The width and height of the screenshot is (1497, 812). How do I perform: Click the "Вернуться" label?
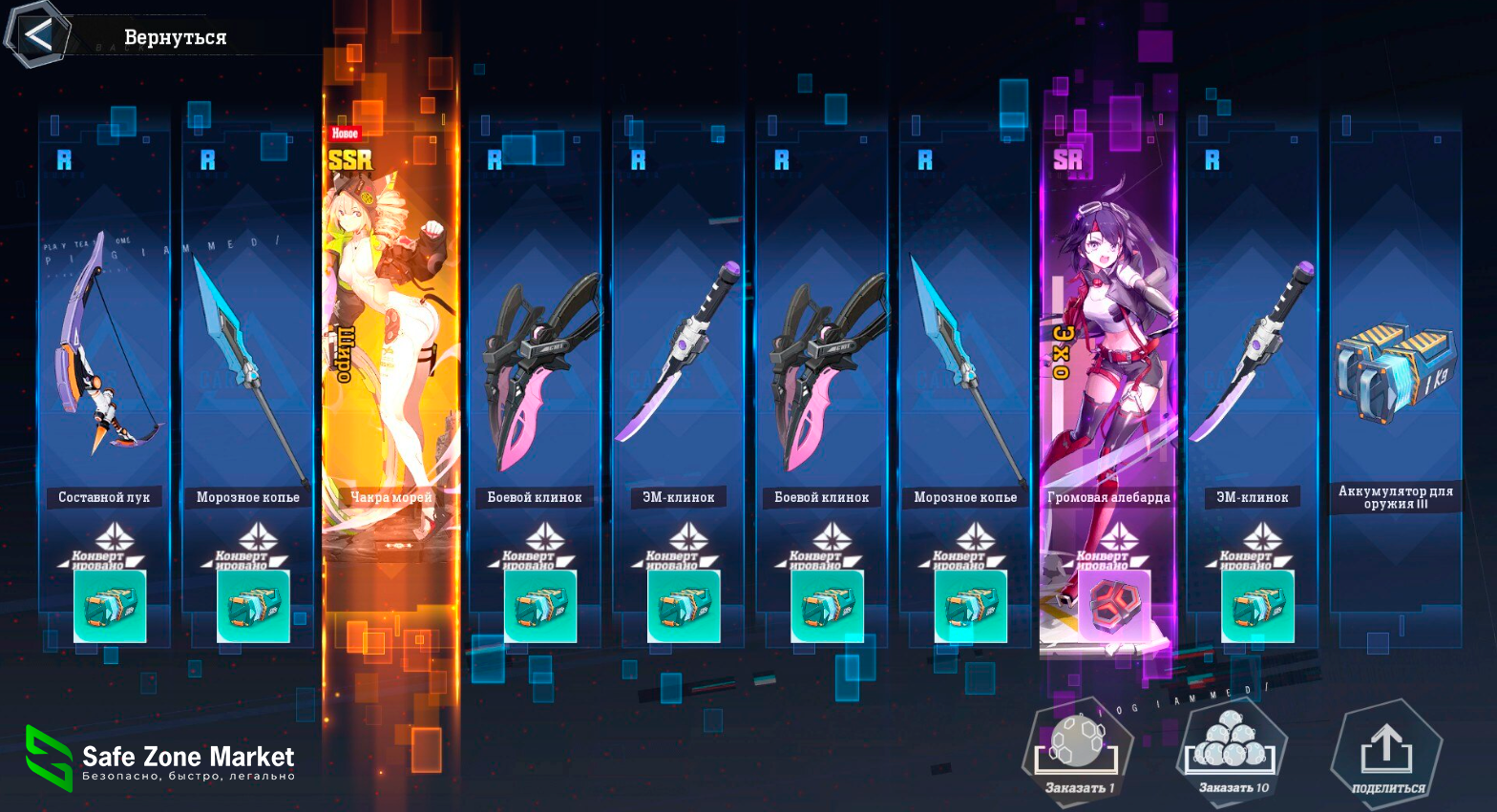click(x=175, y=37)
